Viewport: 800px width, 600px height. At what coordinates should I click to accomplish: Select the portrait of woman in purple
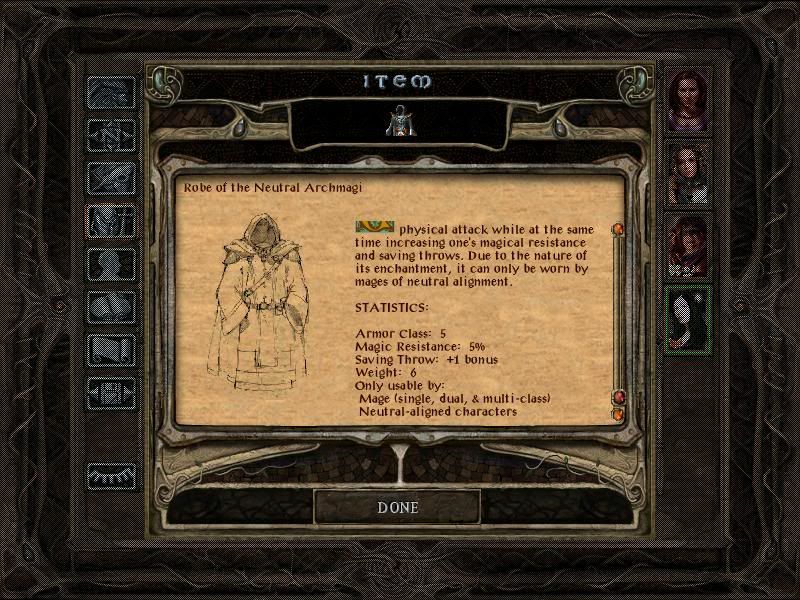tap(689, 100)
